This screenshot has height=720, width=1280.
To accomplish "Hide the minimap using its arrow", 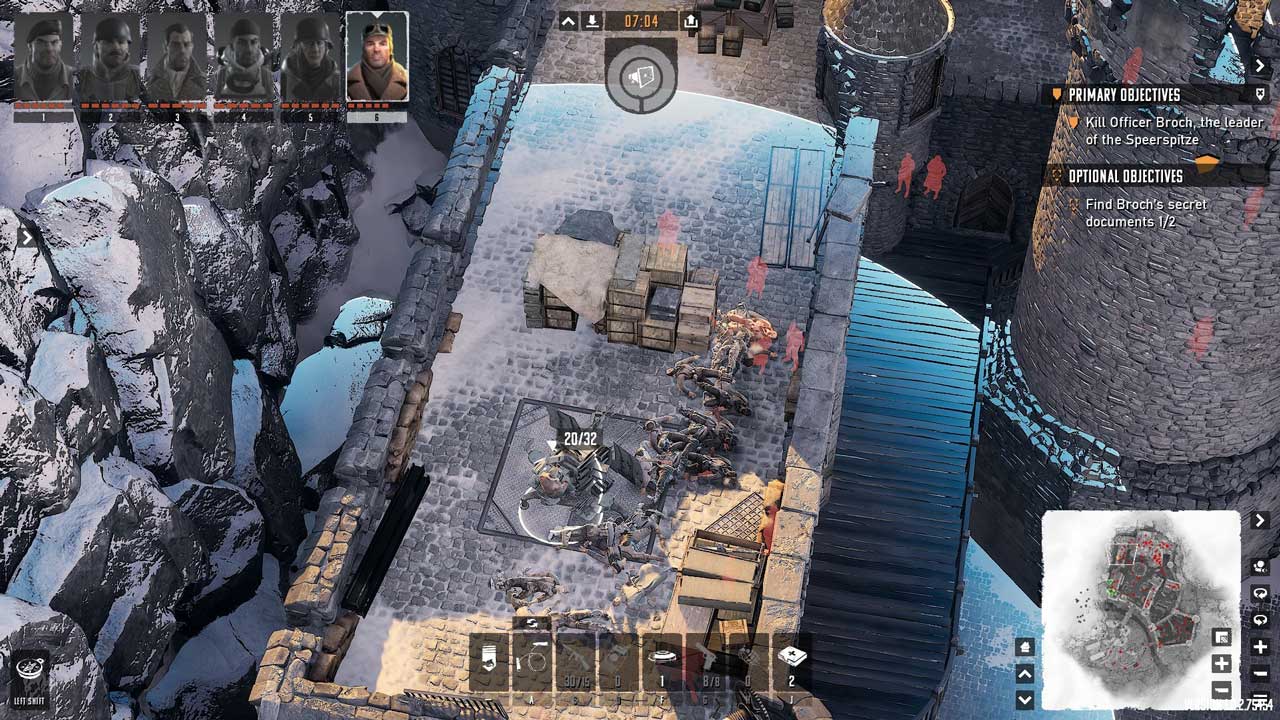I will (x=1260, y=521).
